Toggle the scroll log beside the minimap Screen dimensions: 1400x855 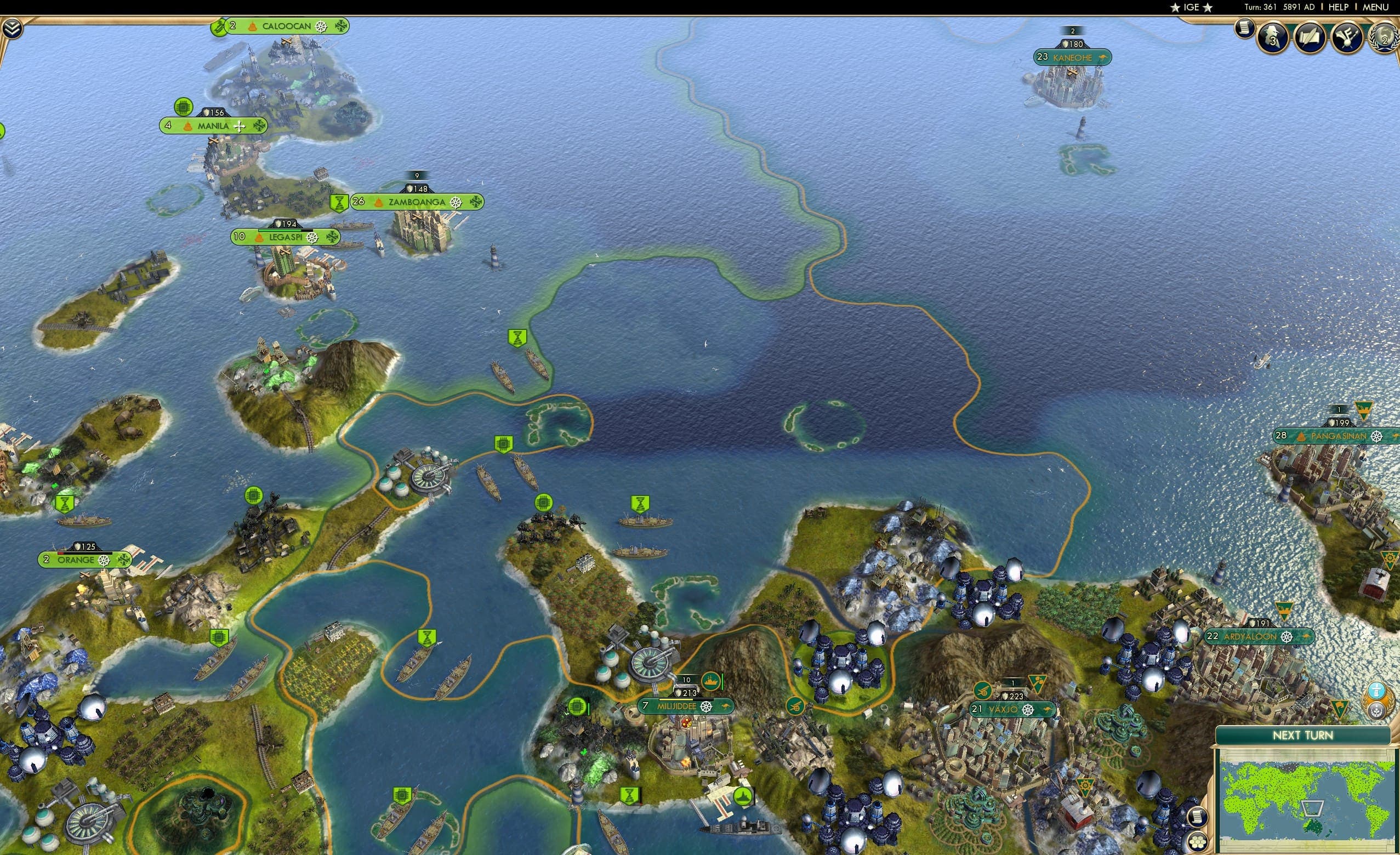[1198, 817]
